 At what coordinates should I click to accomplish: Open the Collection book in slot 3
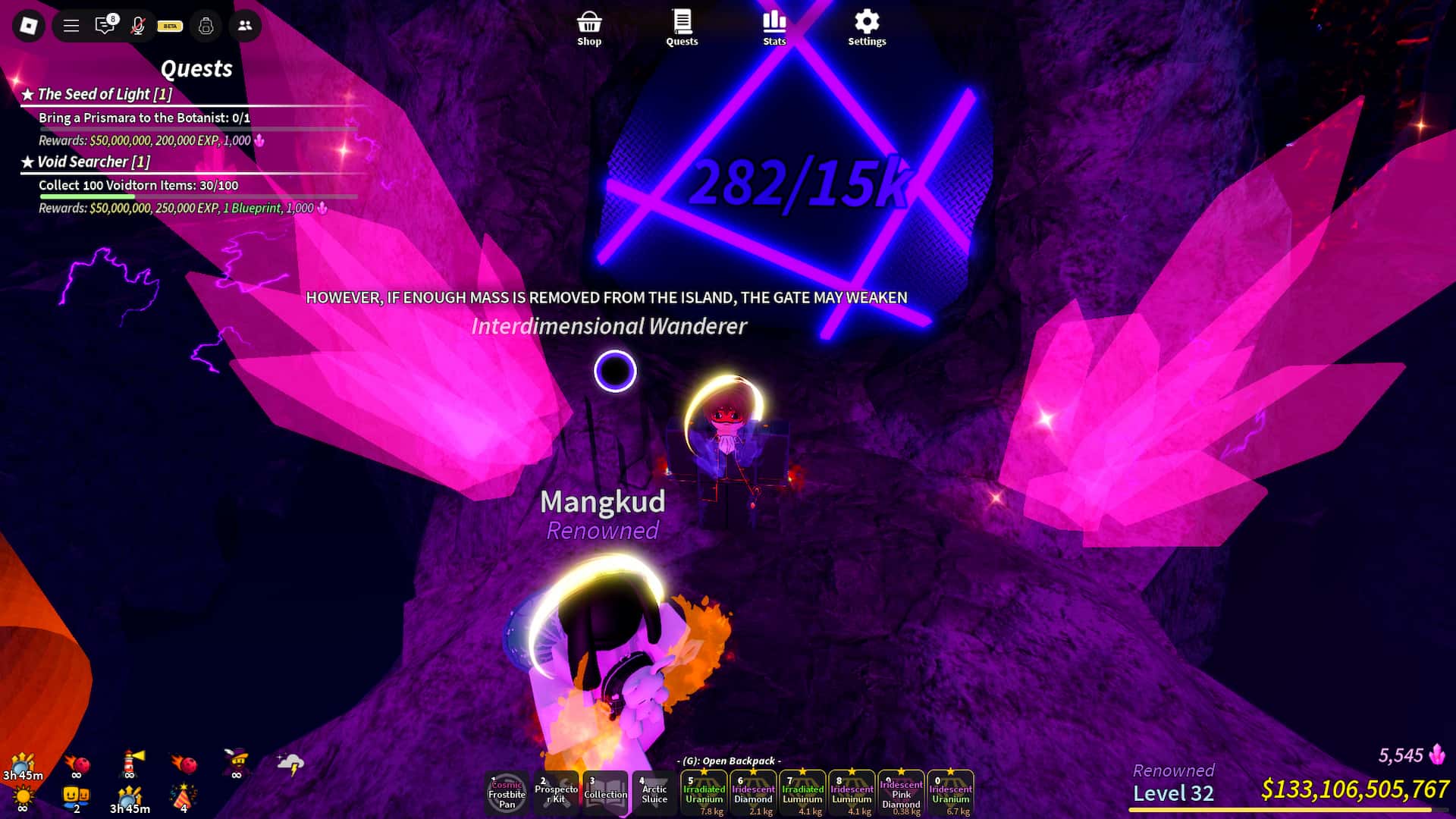point(605,792)
